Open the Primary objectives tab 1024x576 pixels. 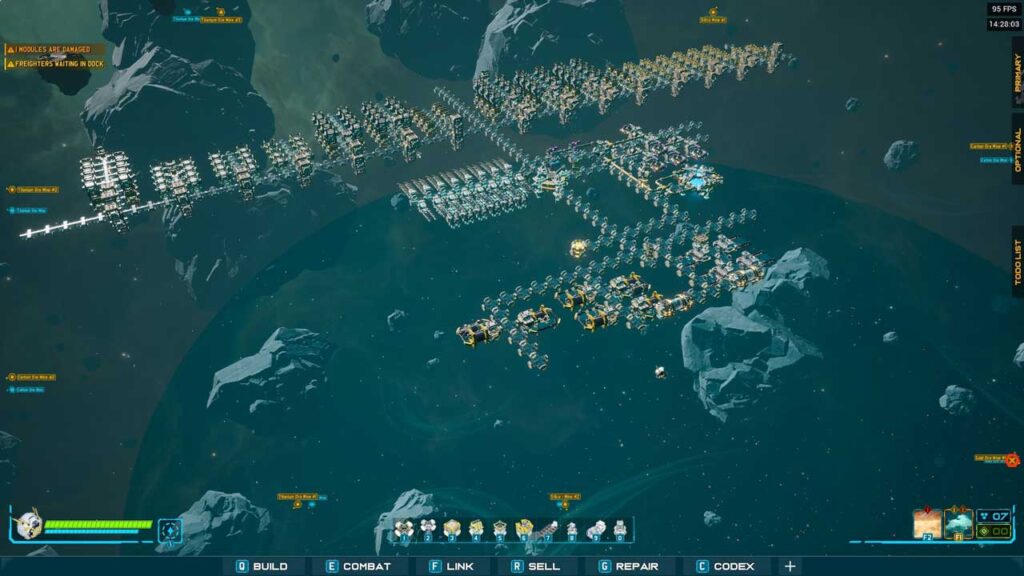[1017, 72]
